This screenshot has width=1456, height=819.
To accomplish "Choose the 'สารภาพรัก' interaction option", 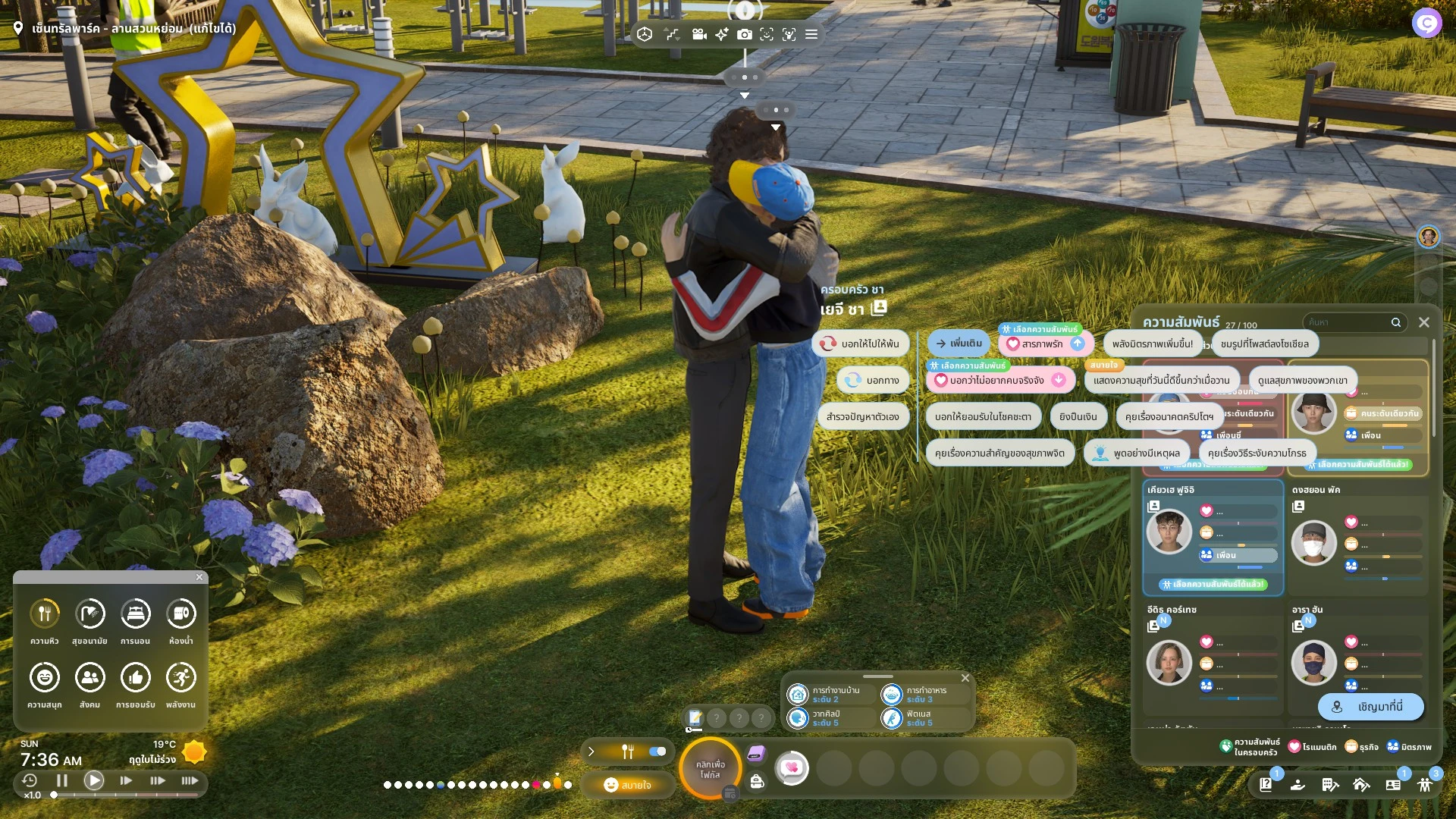I will tap(1044, 344).
